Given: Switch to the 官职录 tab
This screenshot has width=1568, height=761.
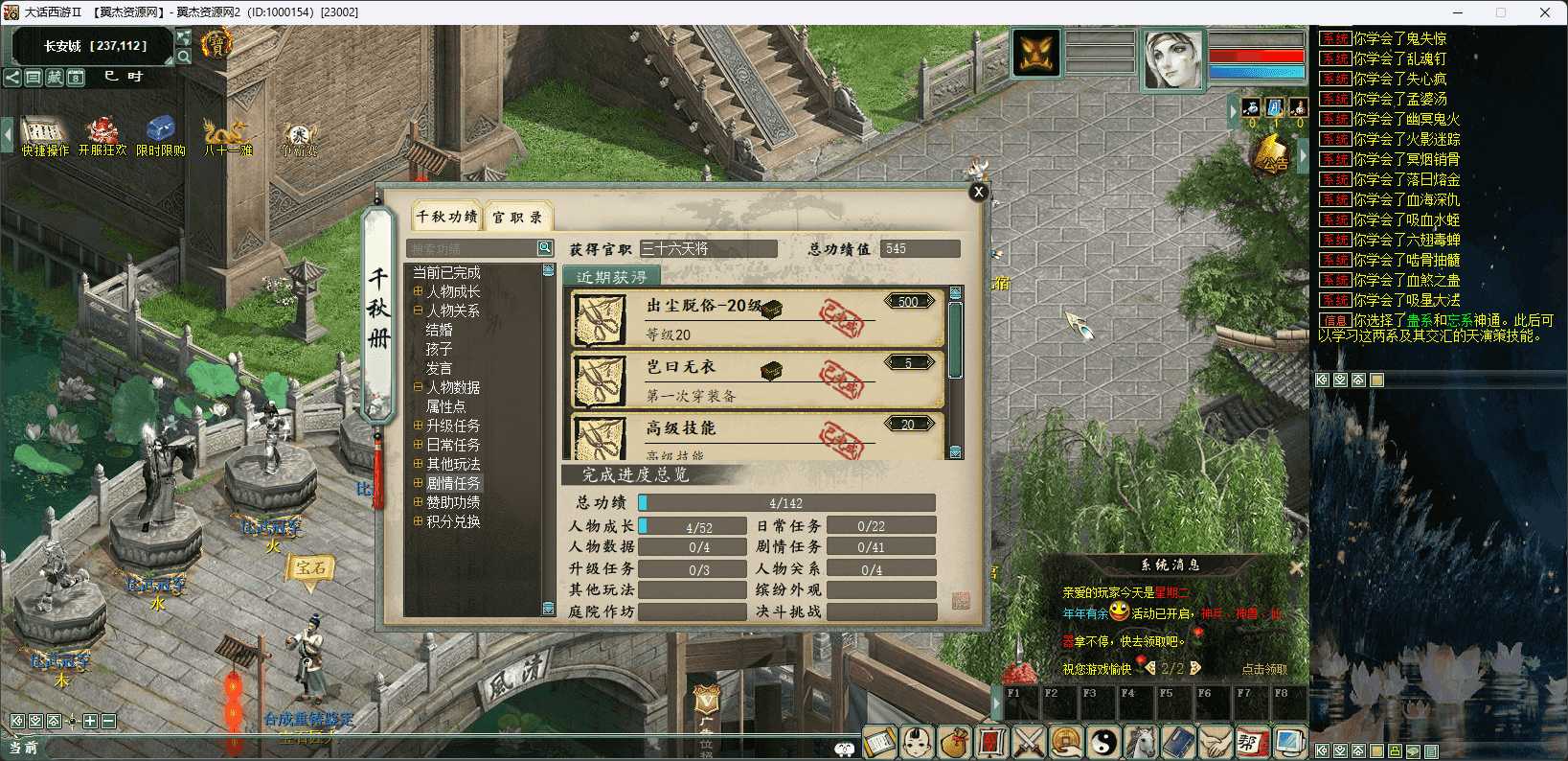Looking at the screenshot, I should (517, 218).
